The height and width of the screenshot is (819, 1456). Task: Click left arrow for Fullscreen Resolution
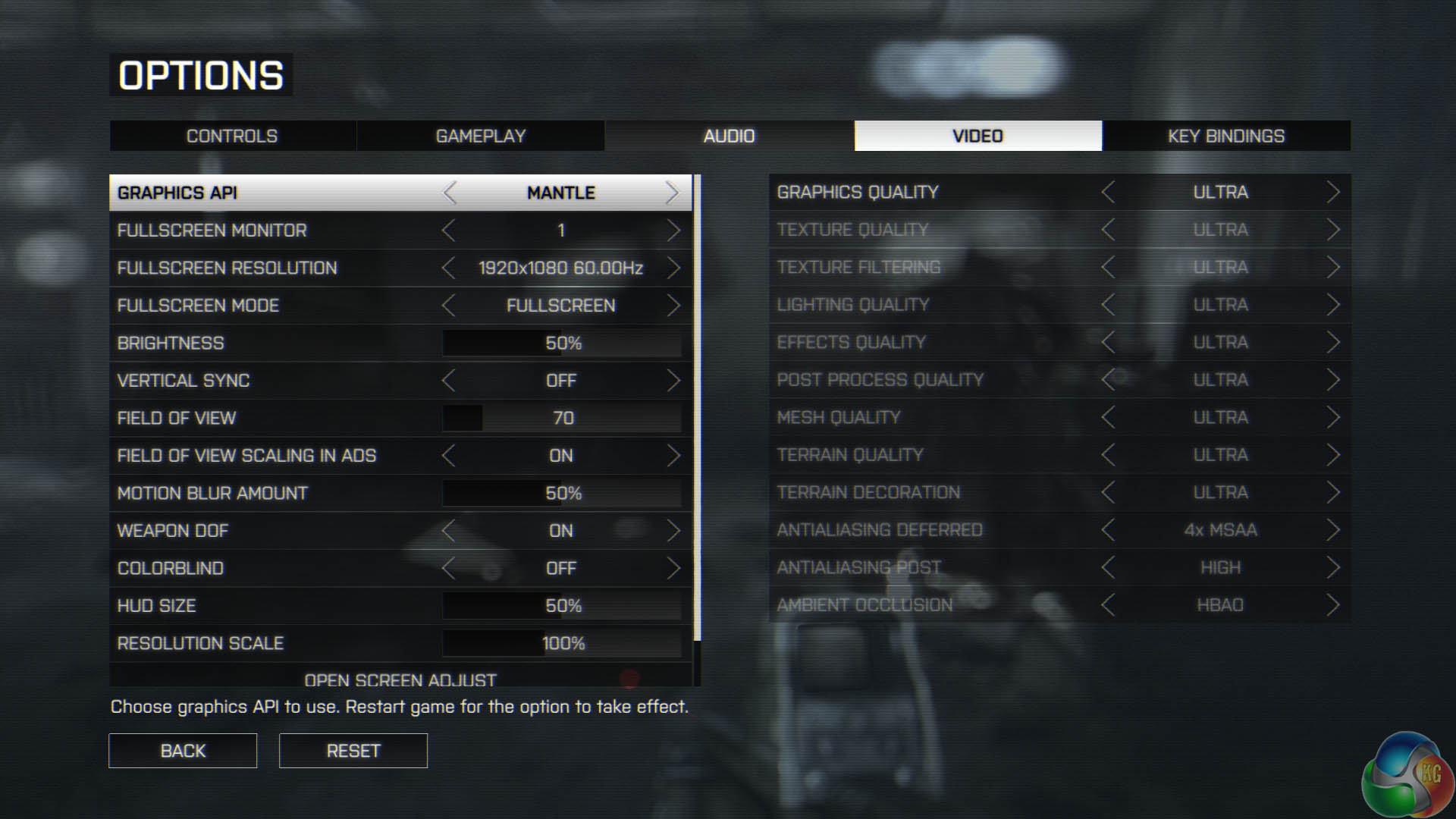pyautogui.click(x=449, y=268)
